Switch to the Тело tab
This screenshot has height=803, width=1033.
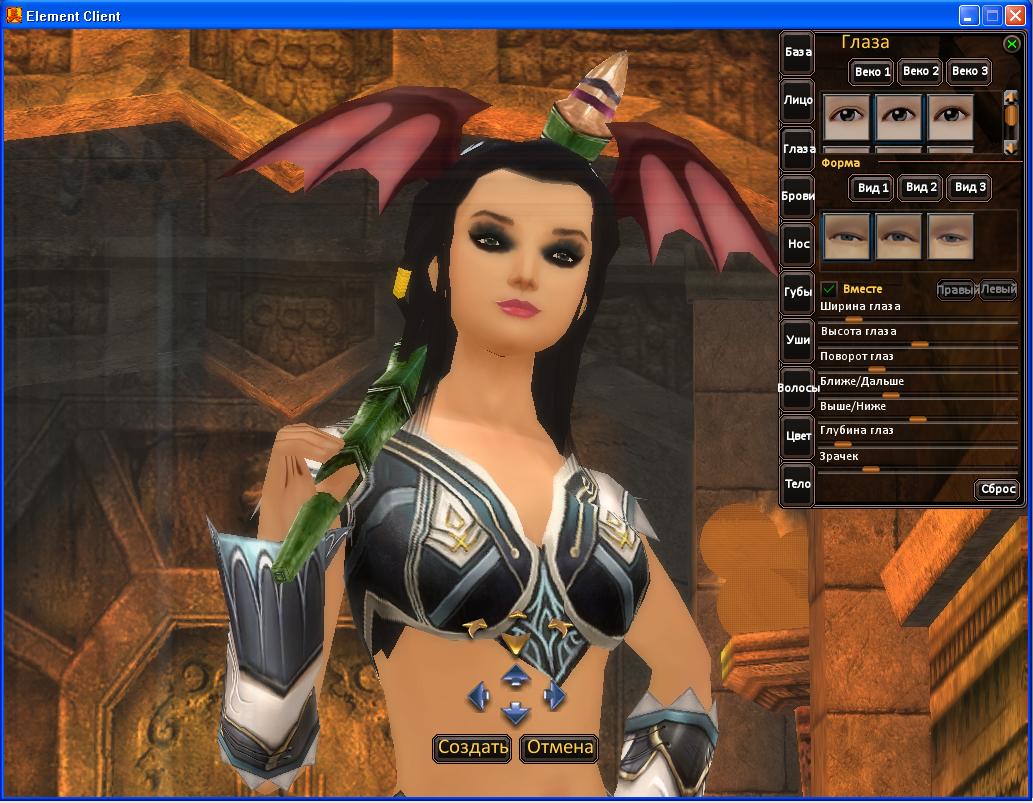(797, 484)
